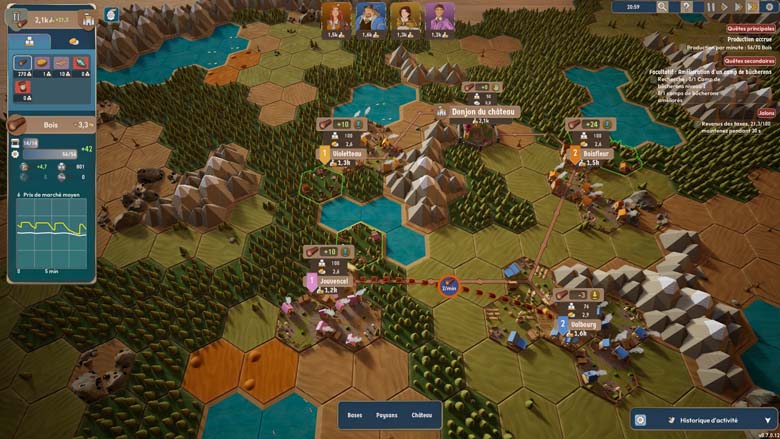Select the red-haired player portrait

click(x=334, y=16)
